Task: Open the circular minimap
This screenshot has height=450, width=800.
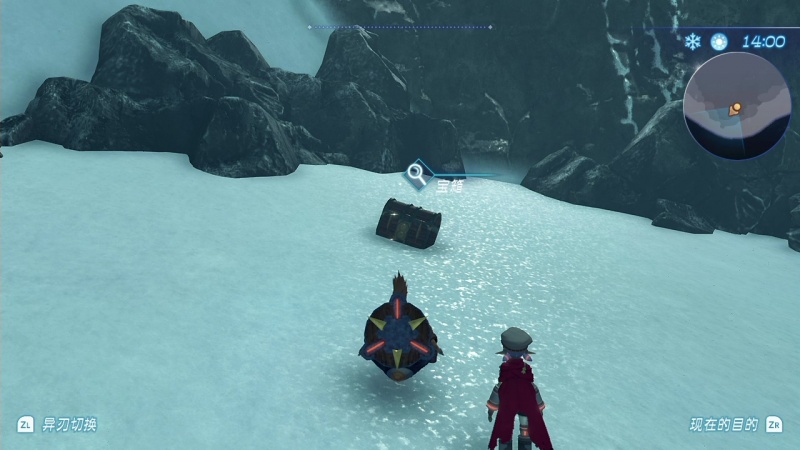Action: tap(736, 106)
